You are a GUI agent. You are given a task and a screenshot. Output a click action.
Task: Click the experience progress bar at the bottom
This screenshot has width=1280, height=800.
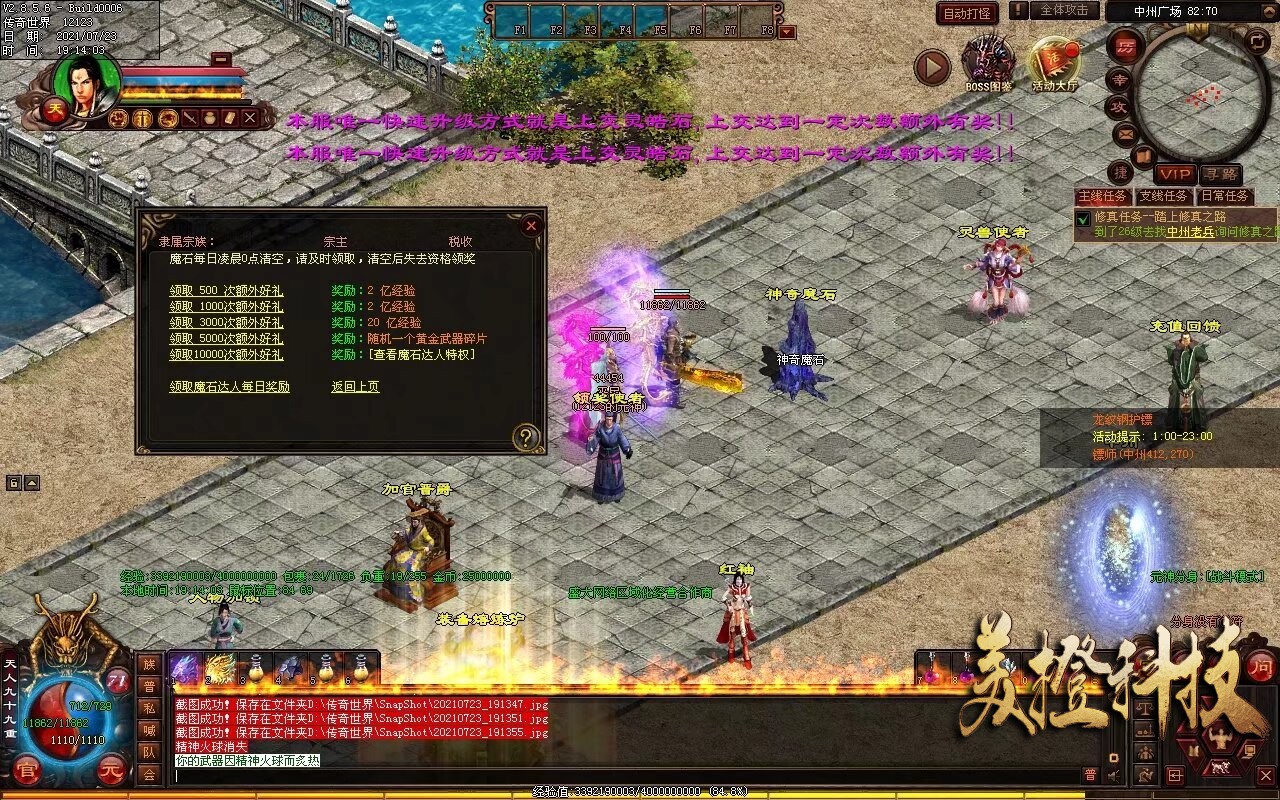pyautogui.click(x=640, y=791)
